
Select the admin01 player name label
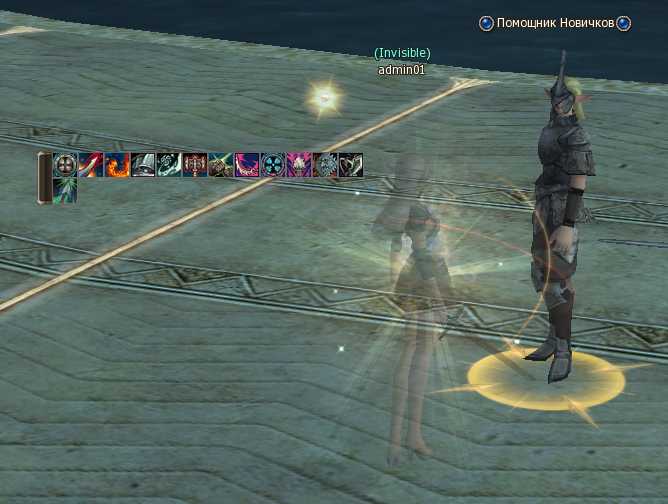(402, 70)
